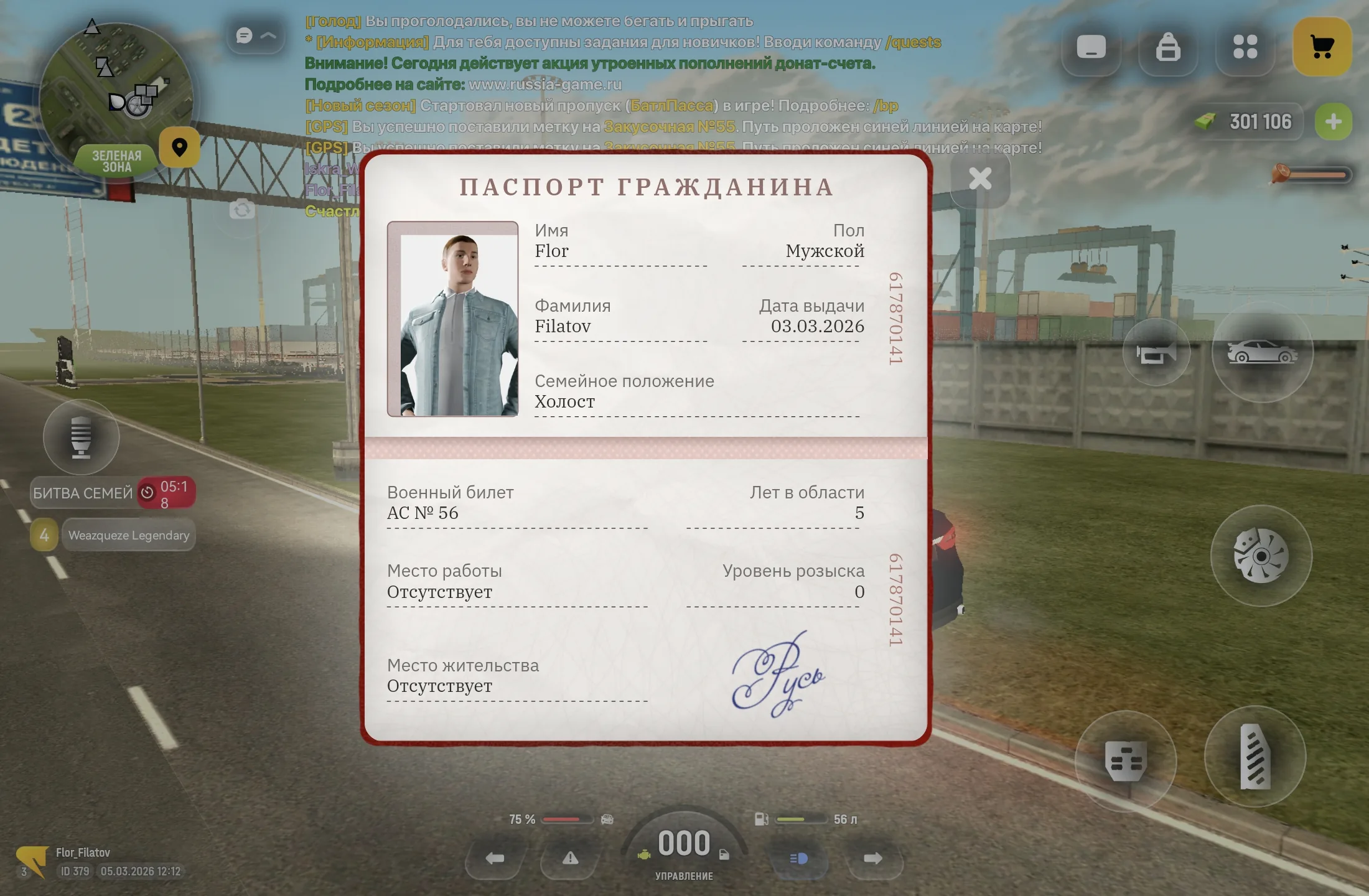Collapse chat using the chevron

point(269,35)
